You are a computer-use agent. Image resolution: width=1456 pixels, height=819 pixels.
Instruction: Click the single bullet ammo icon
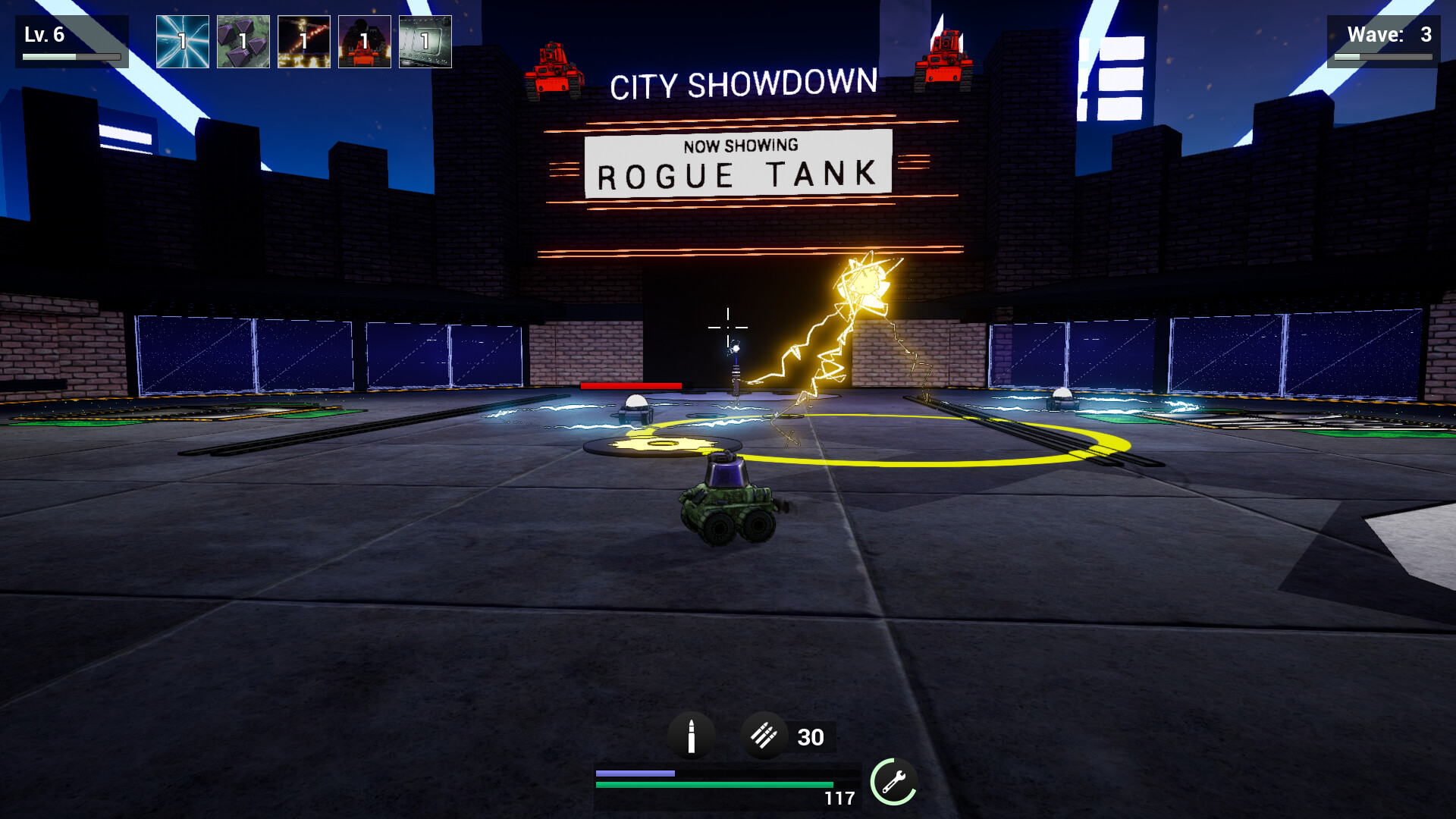692,736
